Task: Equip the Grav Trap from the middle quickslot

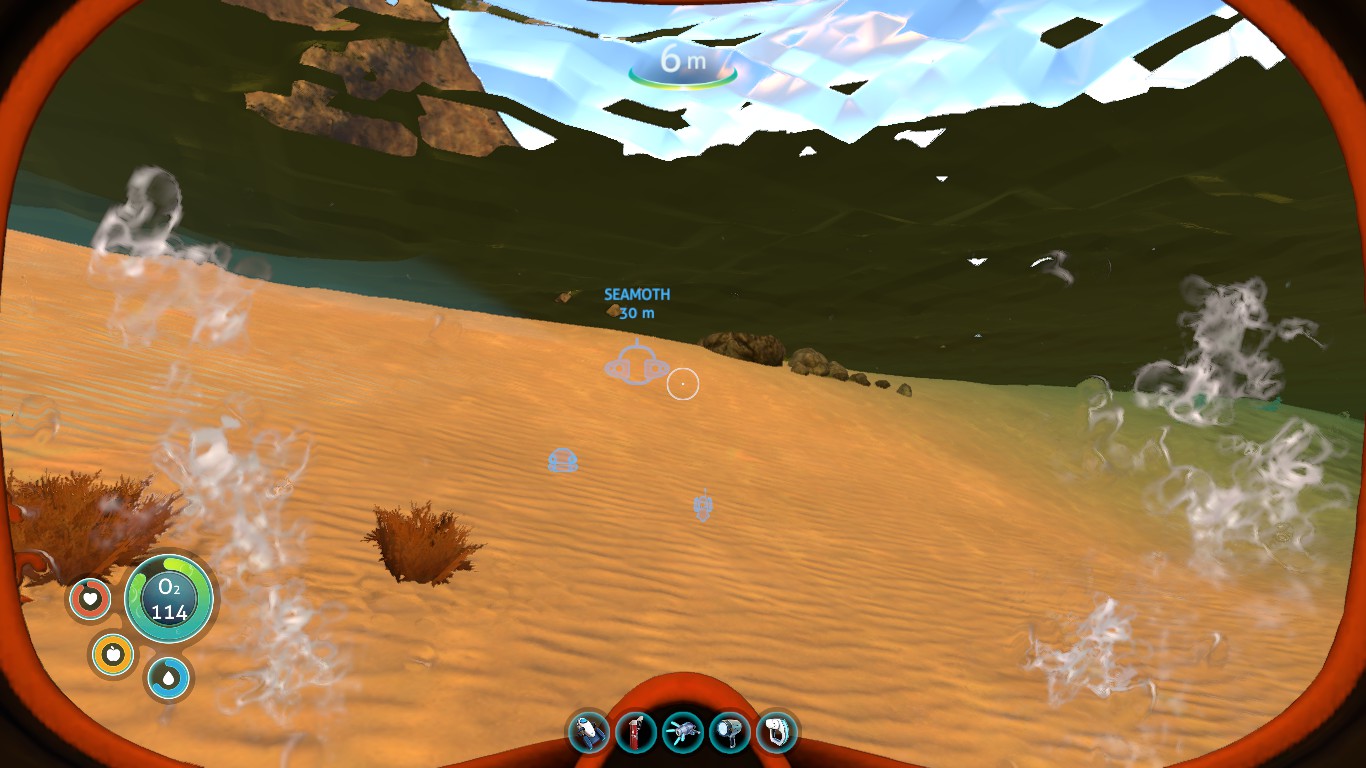Action: 682,732
